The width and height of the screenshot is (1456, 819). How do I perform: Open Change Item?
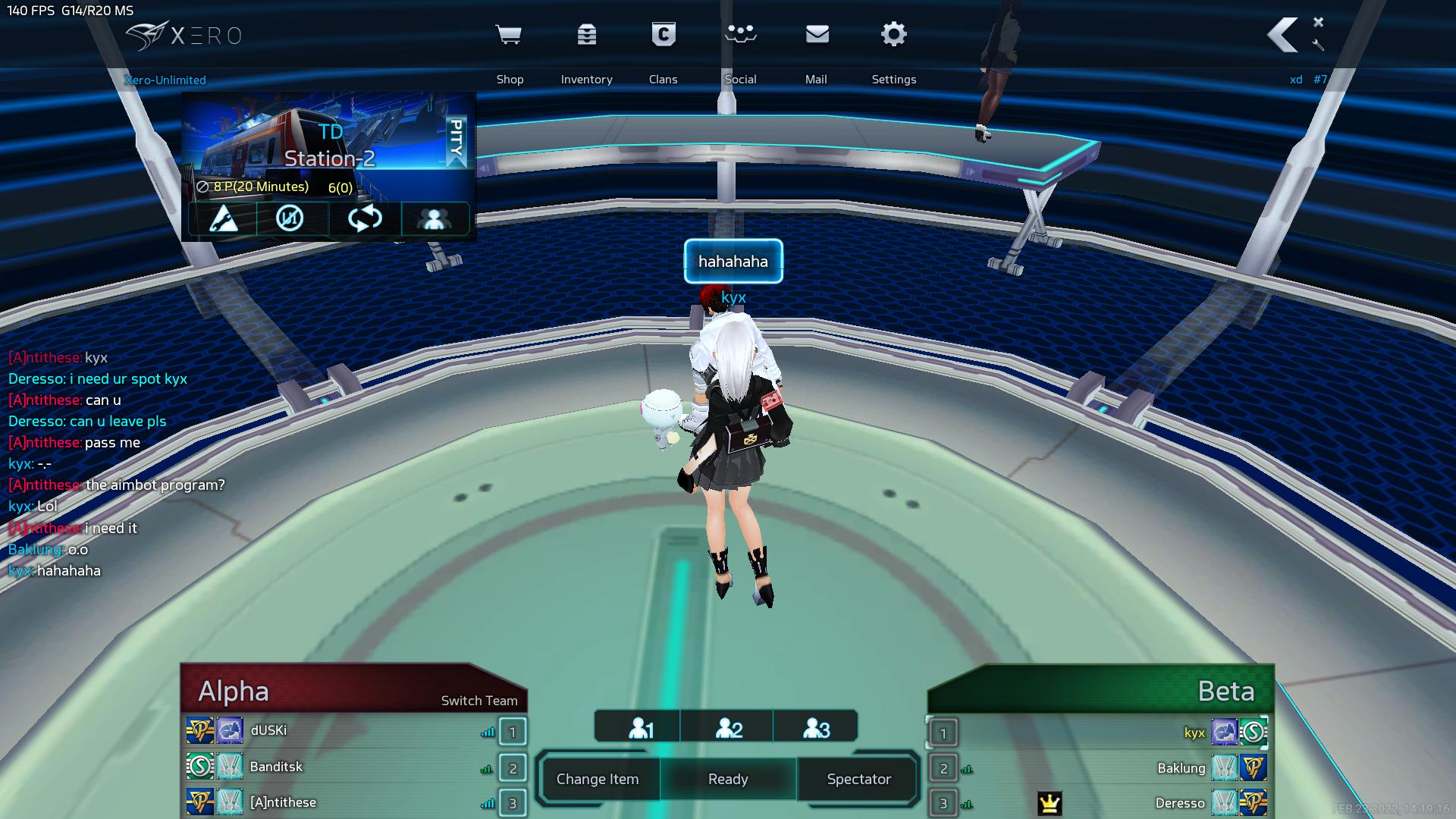tap(598, 779)
